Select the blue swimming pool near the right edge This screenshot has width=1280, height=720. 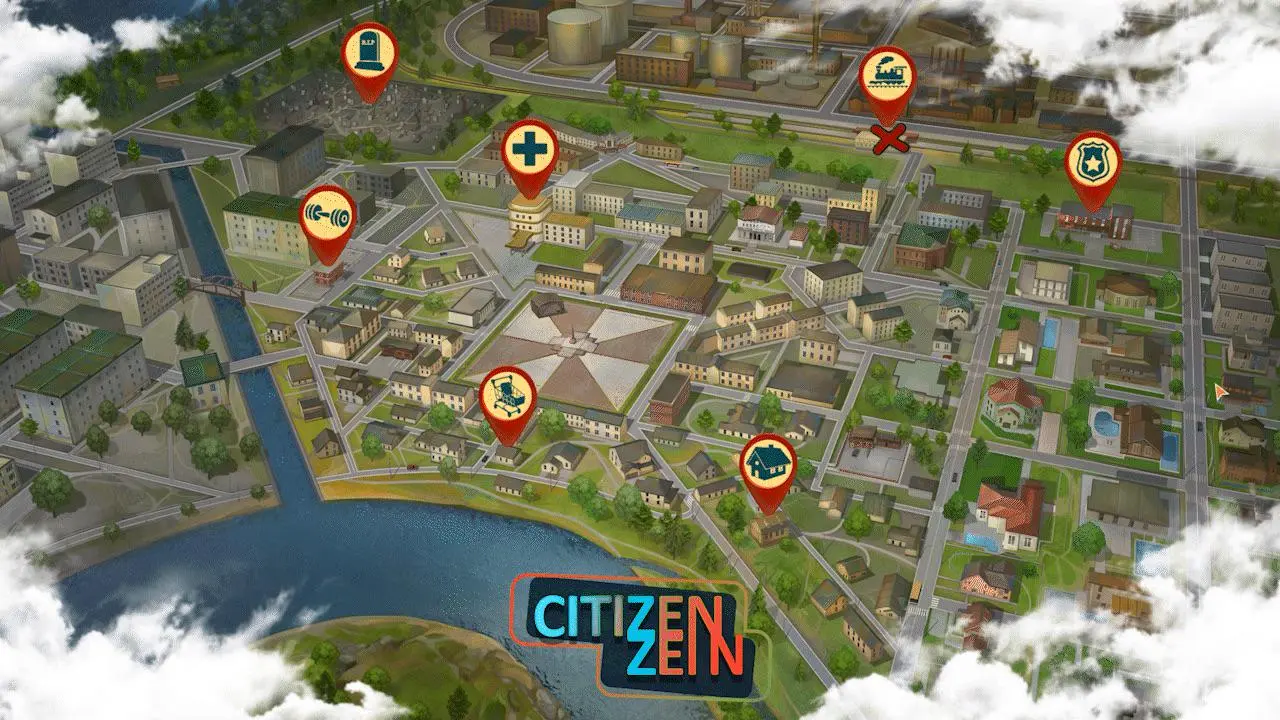pos(1104,422)
